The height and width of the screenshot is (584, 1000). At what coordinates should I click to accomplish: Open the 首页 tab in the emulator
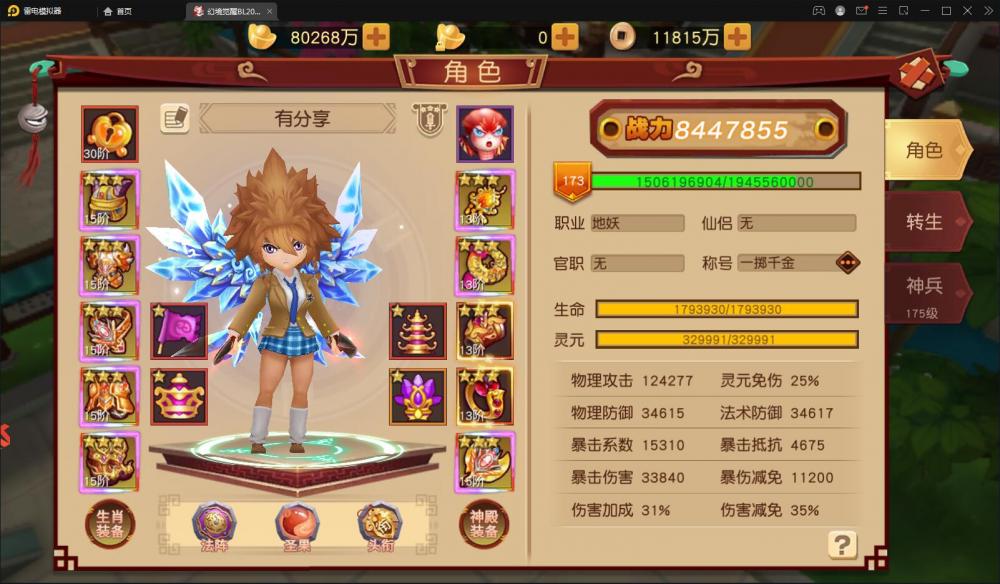coord(117,11)
